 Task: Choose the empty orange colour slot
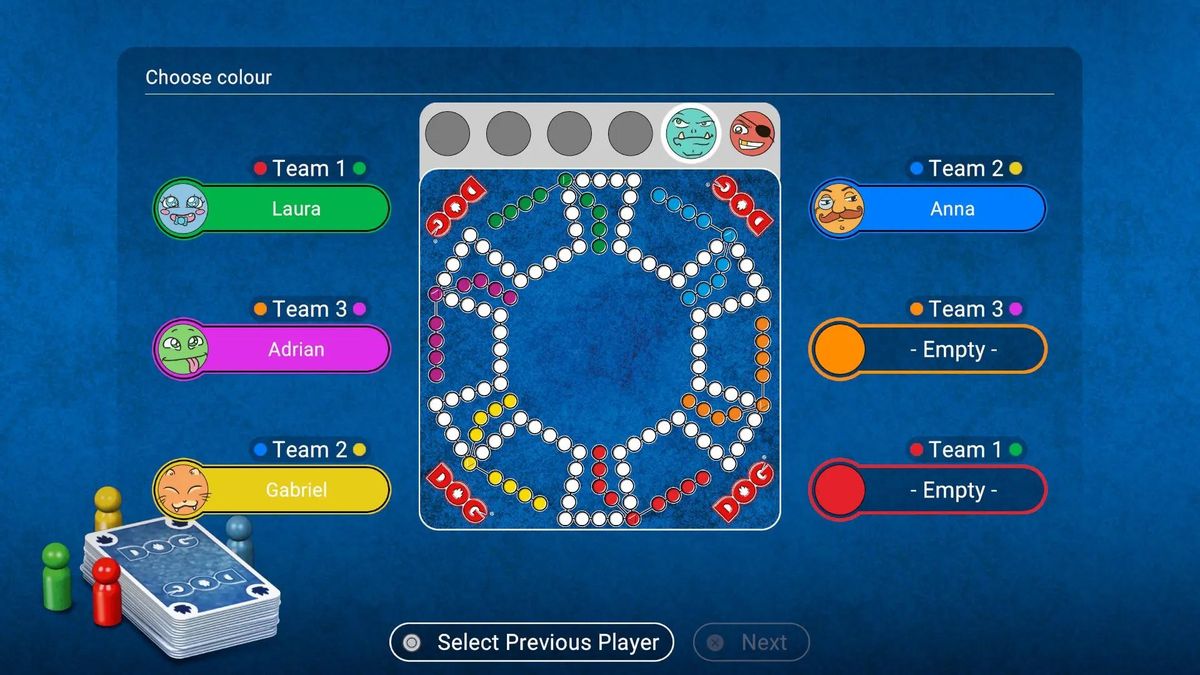tap(928, 350)
